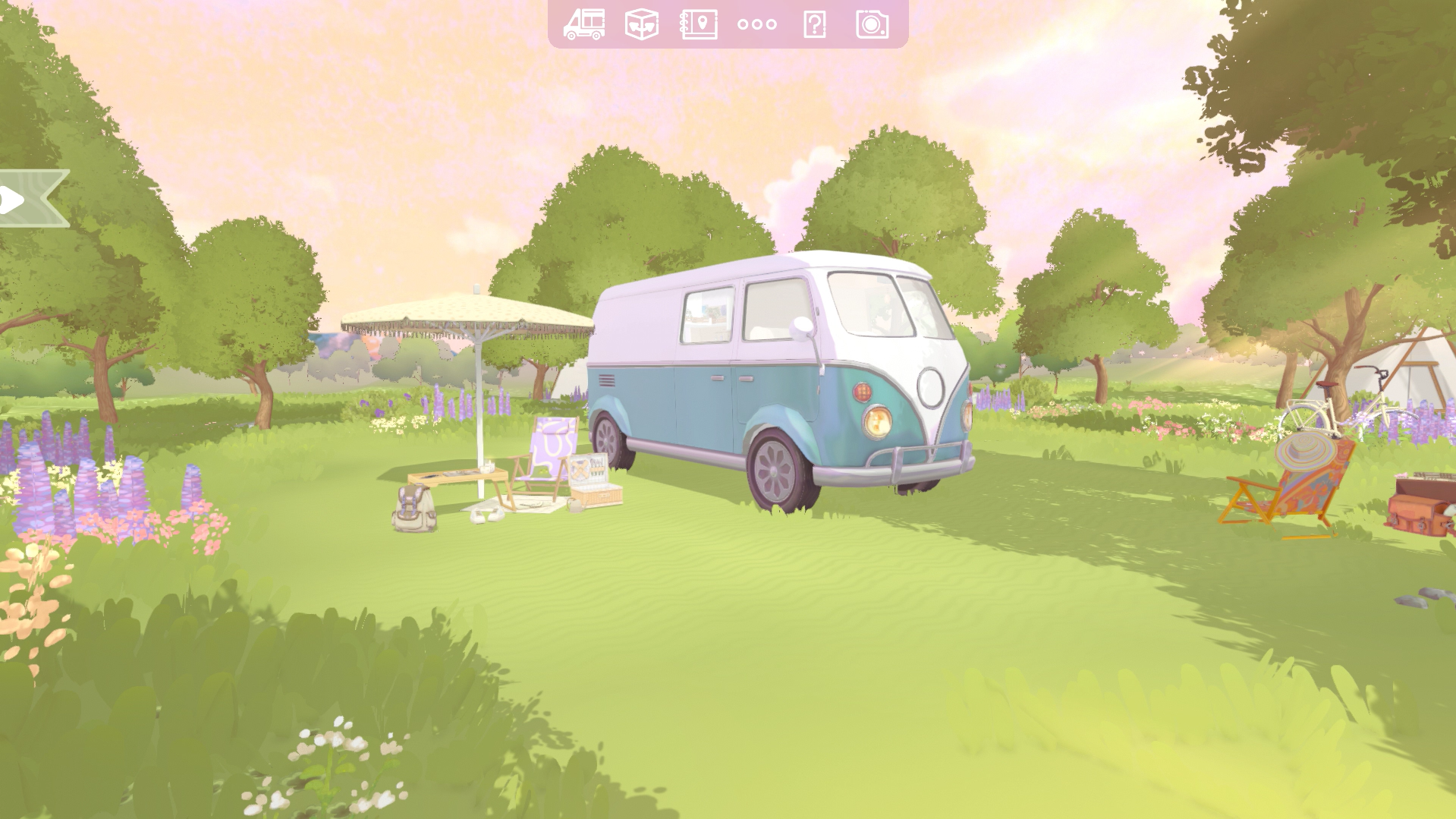Open the help question mark icon

tap(814, 24)
